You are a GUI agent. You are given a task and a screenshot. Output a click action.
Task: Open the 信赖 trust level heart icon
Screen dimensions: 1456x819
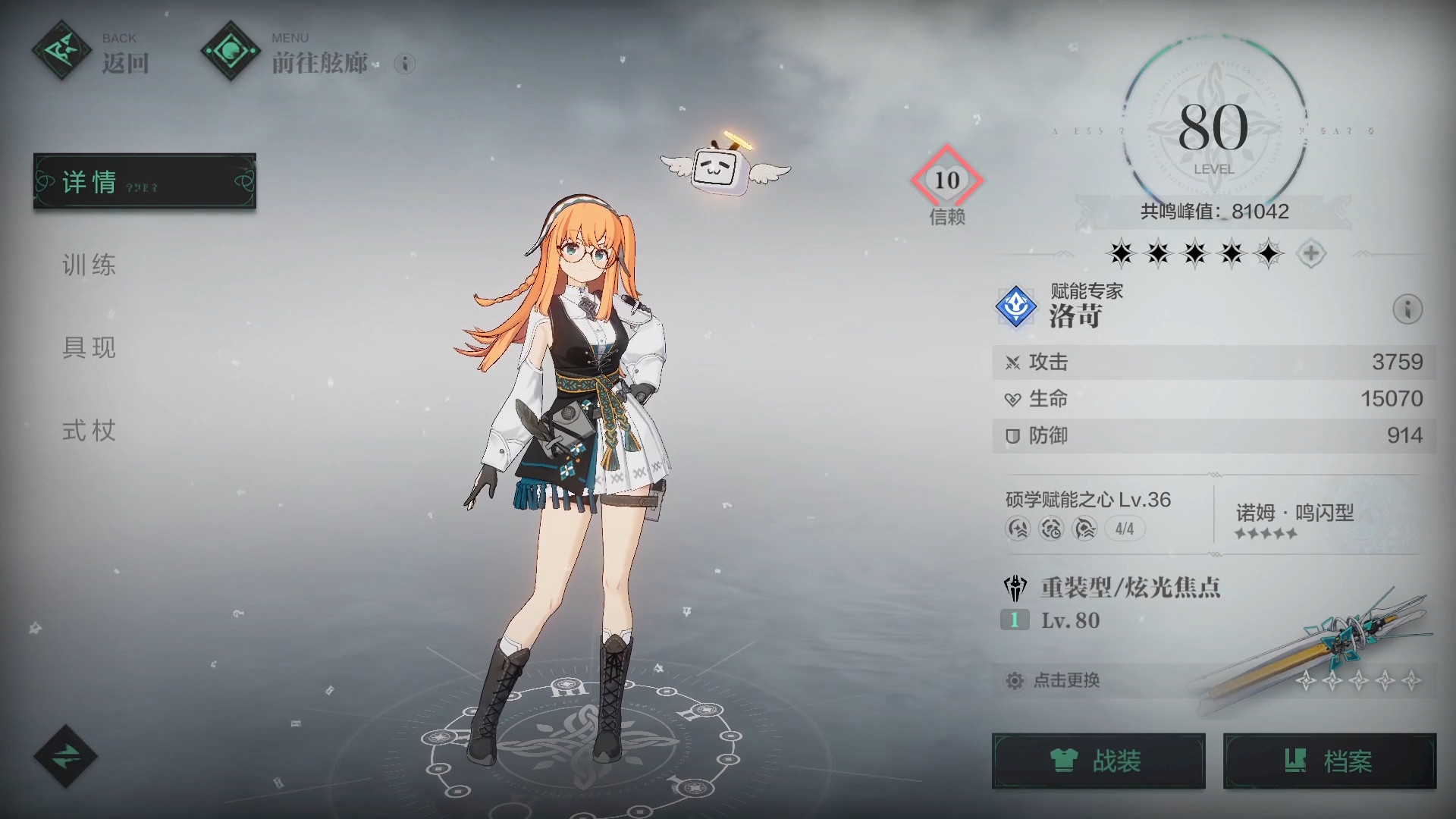pyautogui.click(x=946, y=180)
